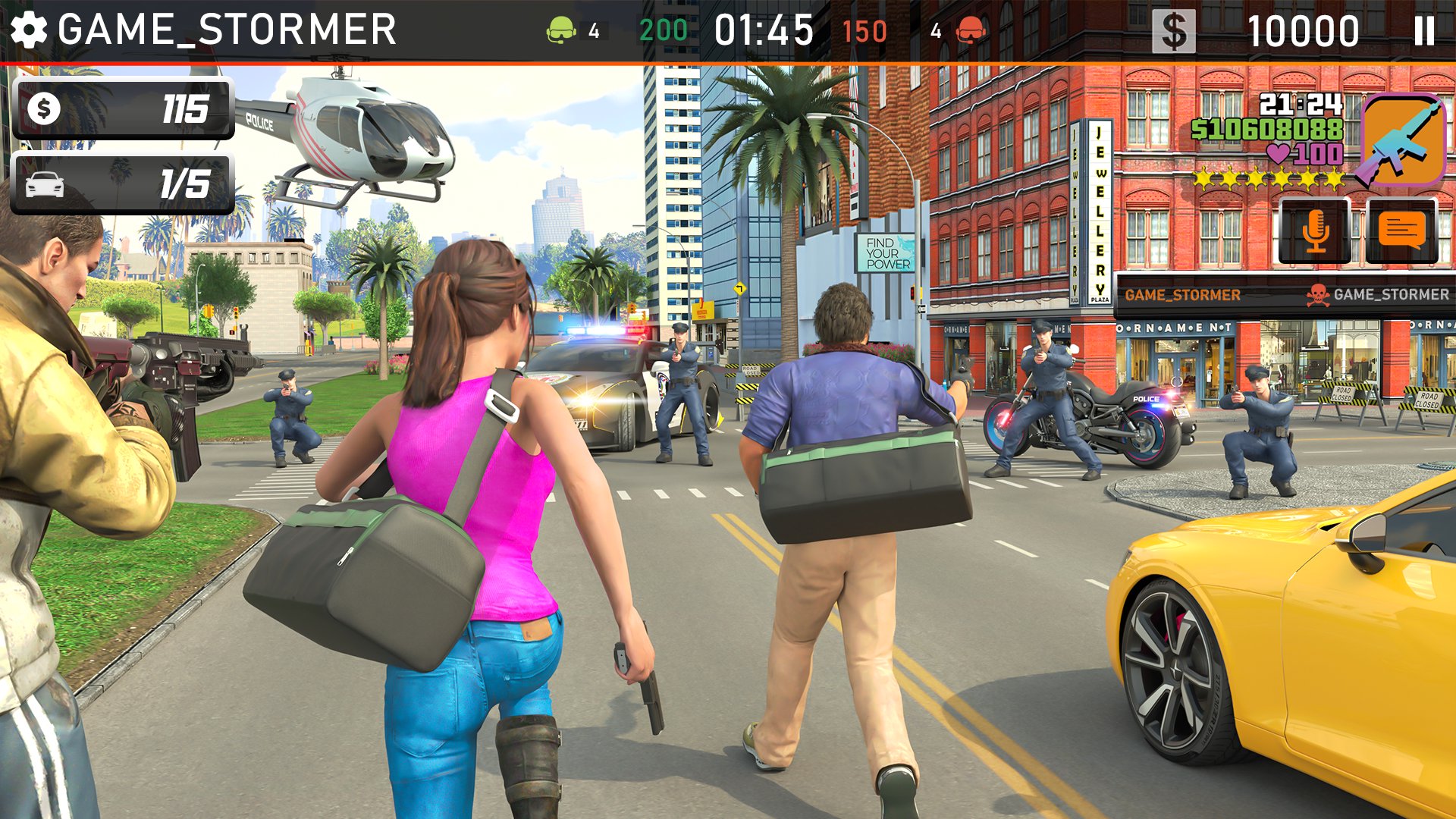This screenshot has height=819, width=1456.
Task: Pause the game
Action: click(1423, 31)
